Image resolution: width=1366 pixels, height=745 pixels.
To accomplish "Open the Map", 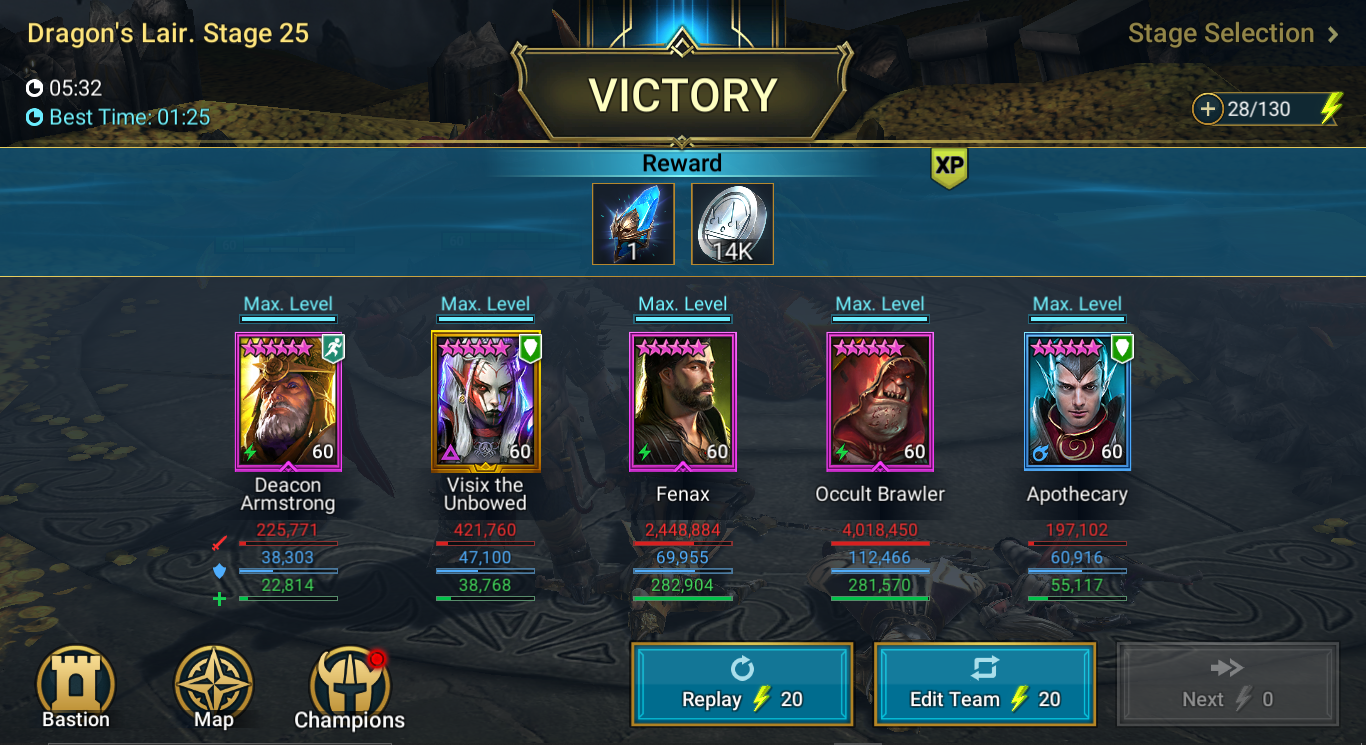I will (214, 687).
